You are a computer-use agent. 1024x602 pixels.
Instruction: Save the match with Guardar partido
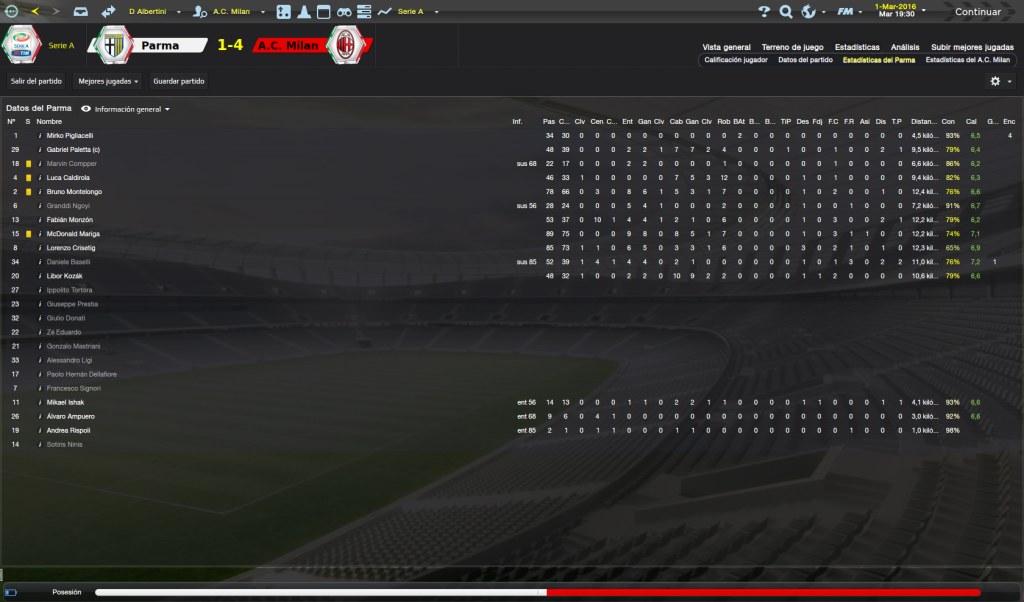point(179,80)
